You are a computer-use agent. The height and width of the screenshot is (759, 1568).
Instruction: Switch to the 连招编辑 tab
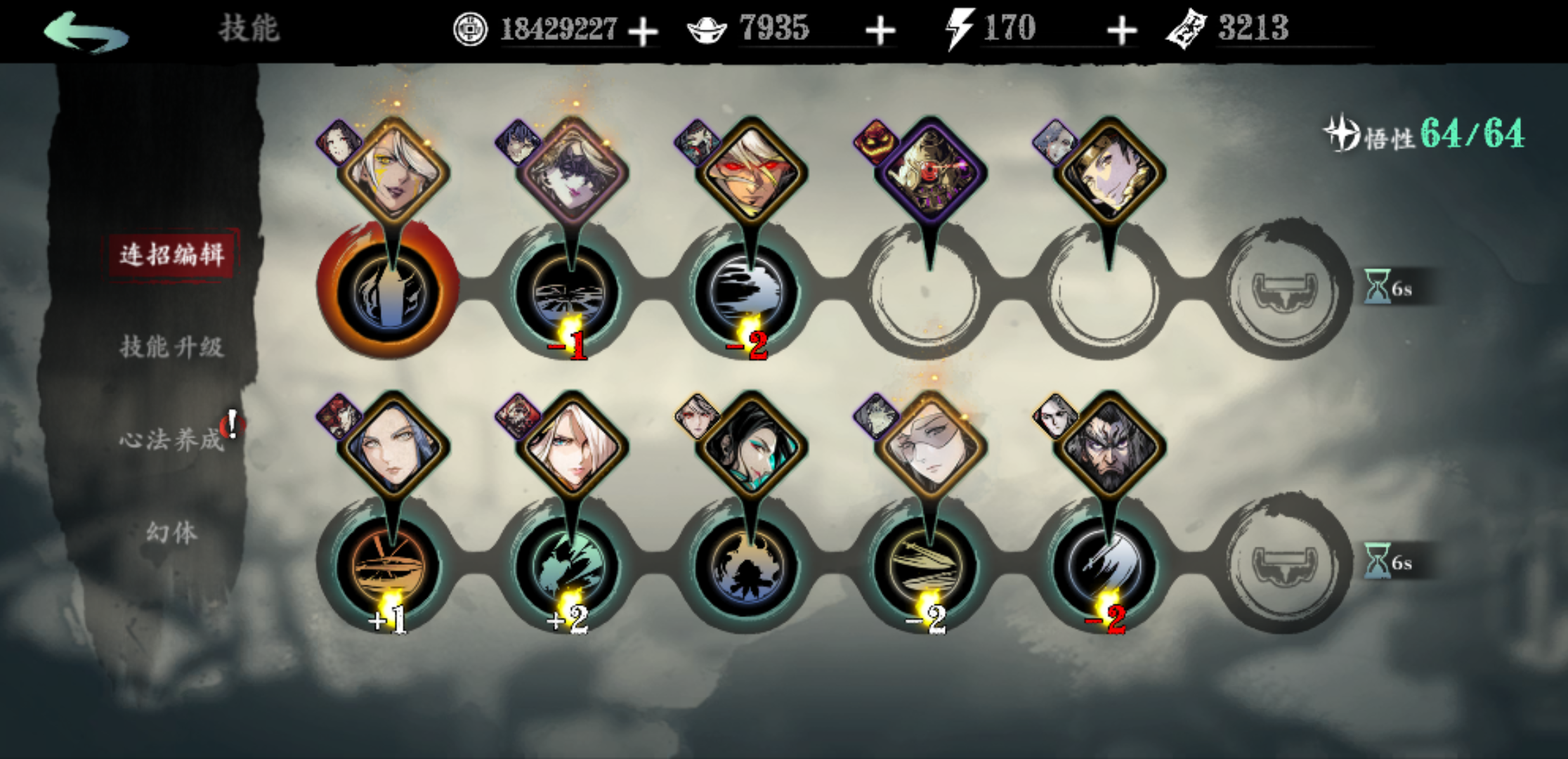coord(171,254)
